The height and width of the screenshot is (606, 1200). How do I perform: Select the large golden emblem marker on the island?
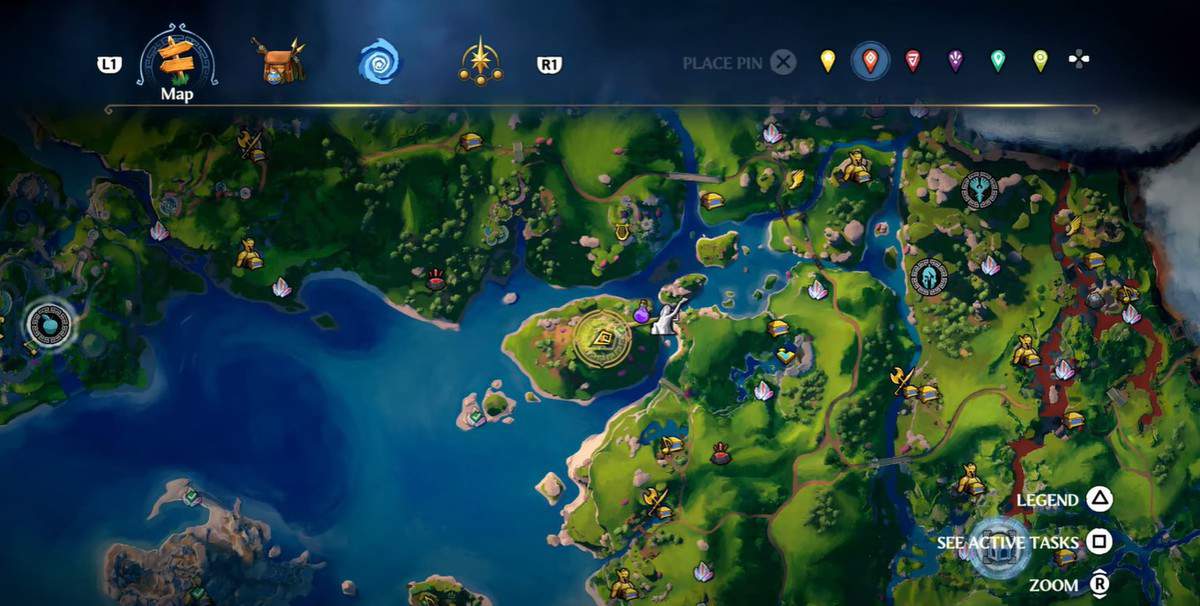(x=603, y=337)
